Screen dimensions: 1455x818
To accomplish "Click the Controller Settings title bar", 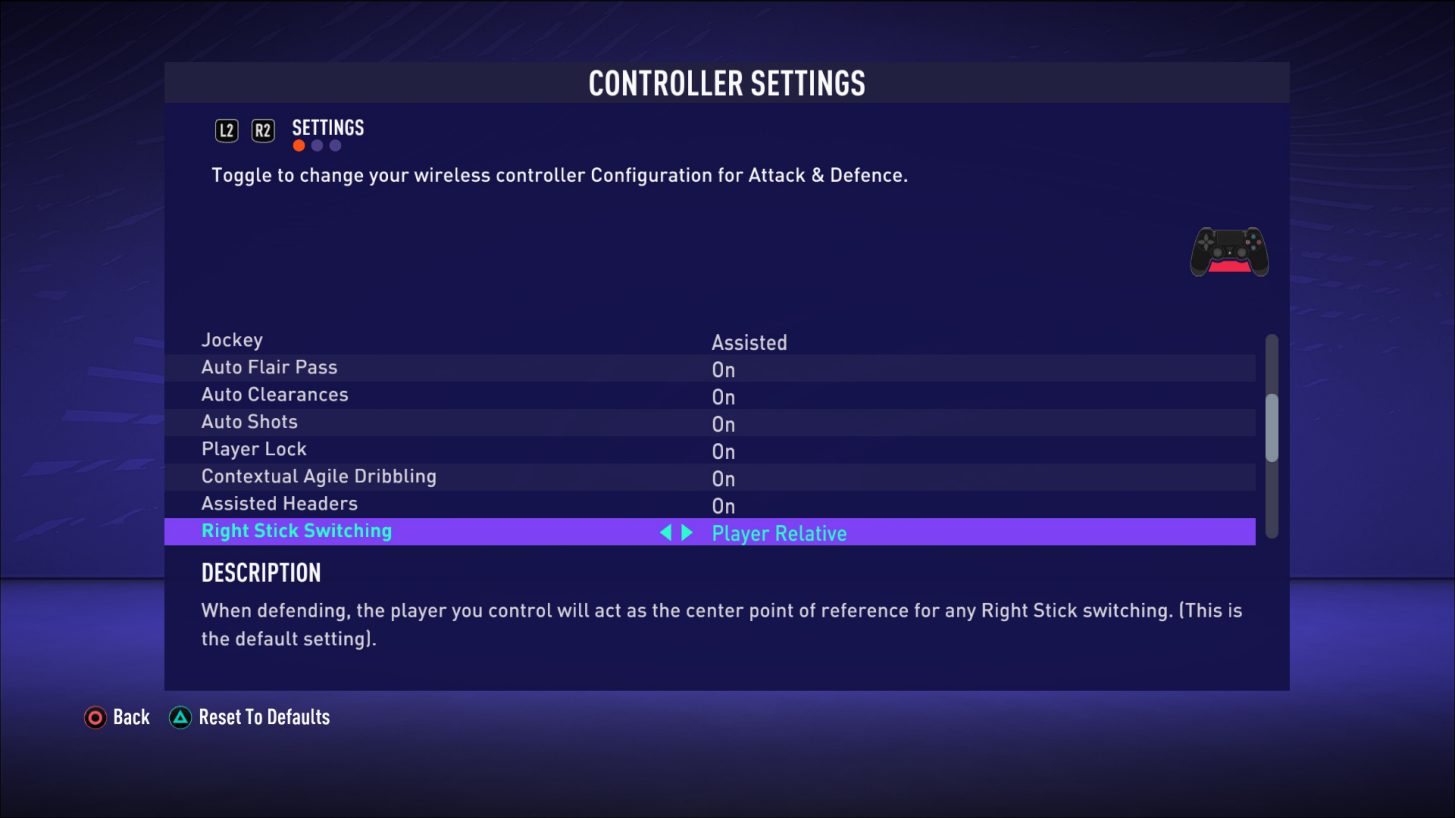I will pos(727,83).
